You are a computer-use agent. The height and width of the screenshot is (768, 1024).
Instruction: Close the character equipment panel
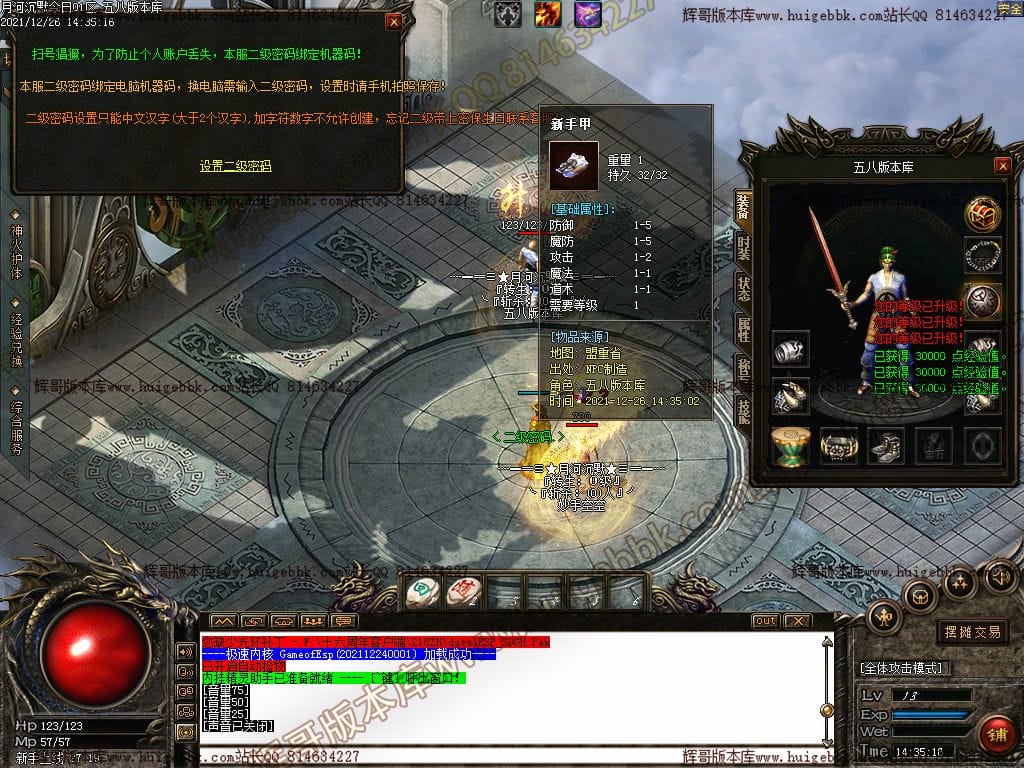pos(1002,166)
